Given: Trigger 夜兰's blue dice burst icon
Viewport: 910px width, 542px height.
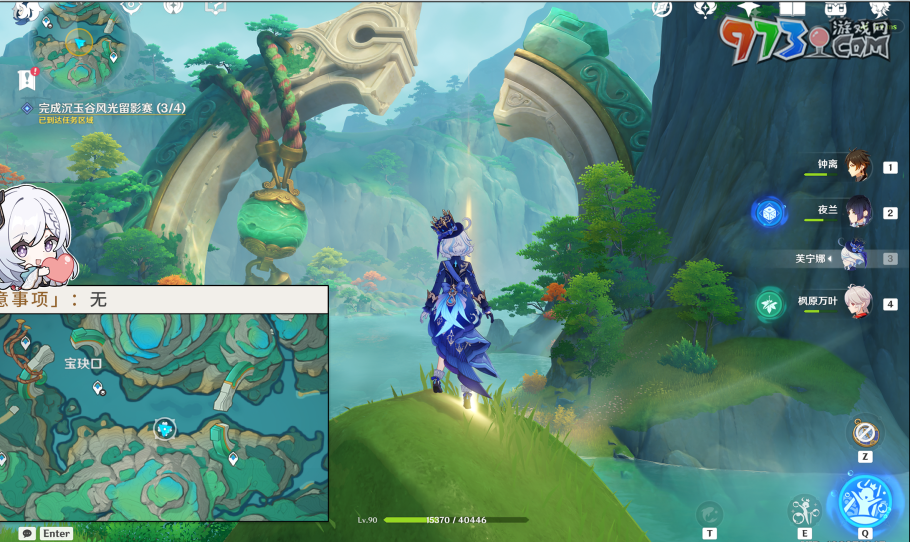Looking at the screenshot, I should (x=770, y=212).
